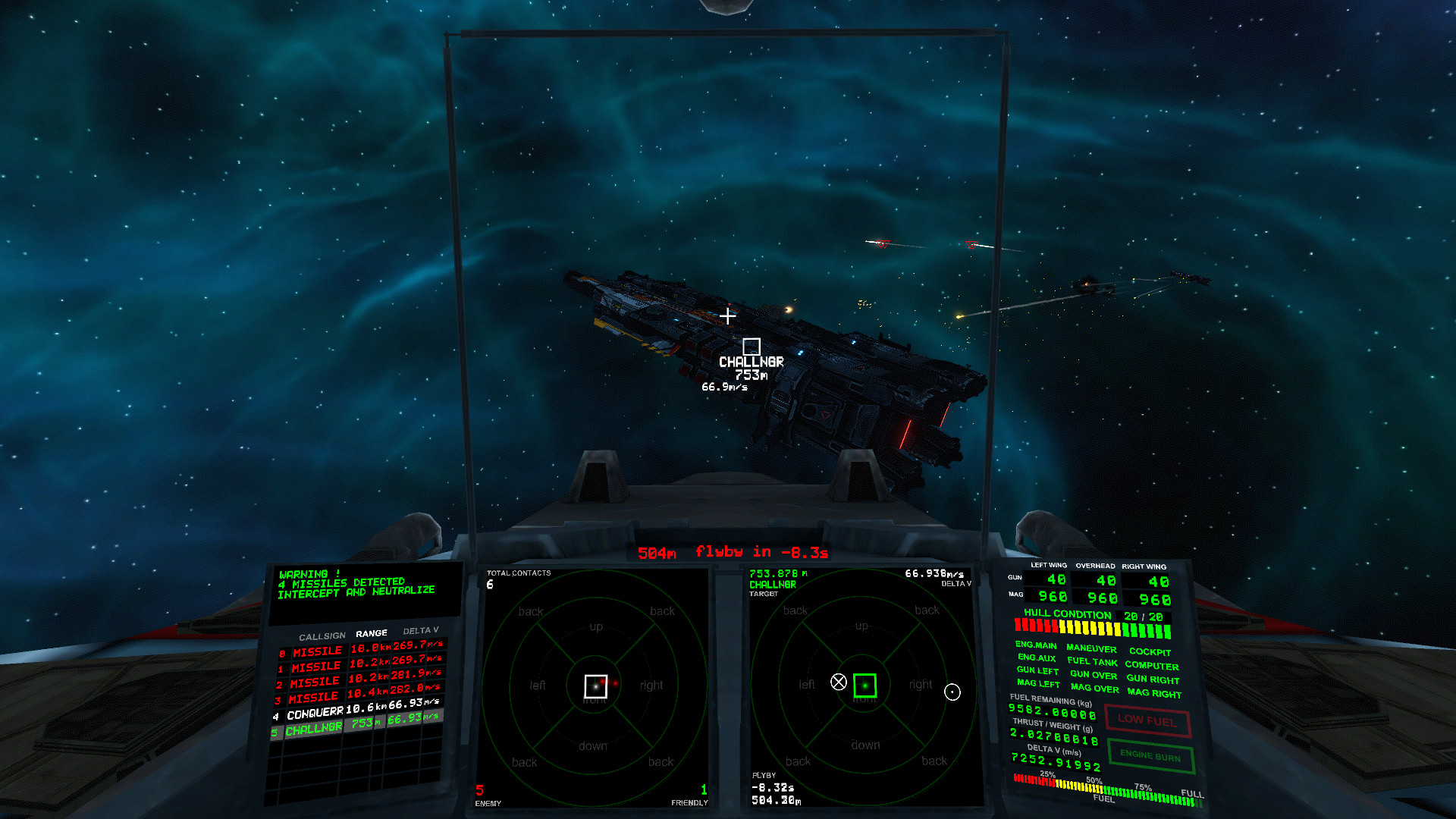Select the CHALLNGR target box in the HUD
Screen dimensions: 1456x819
751,347
